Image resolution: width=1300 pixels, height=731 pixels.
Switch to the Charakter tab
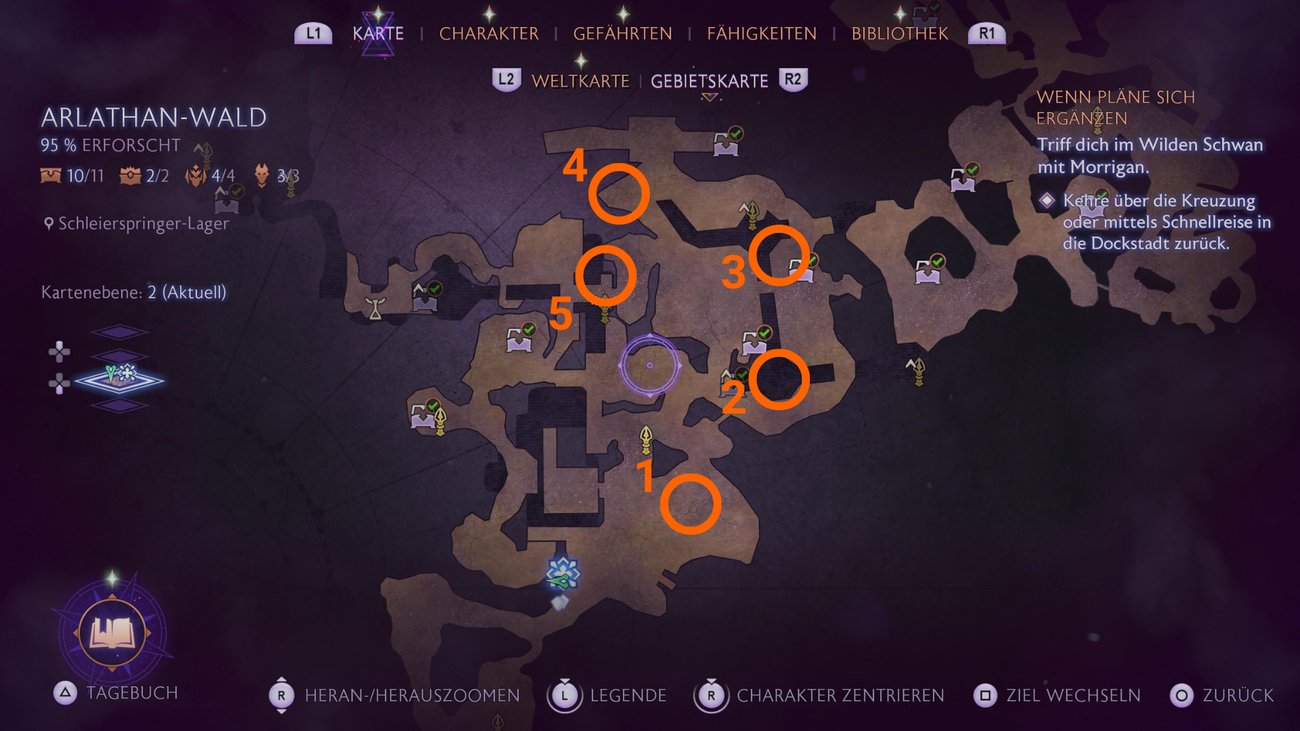[x=488, y=33]
